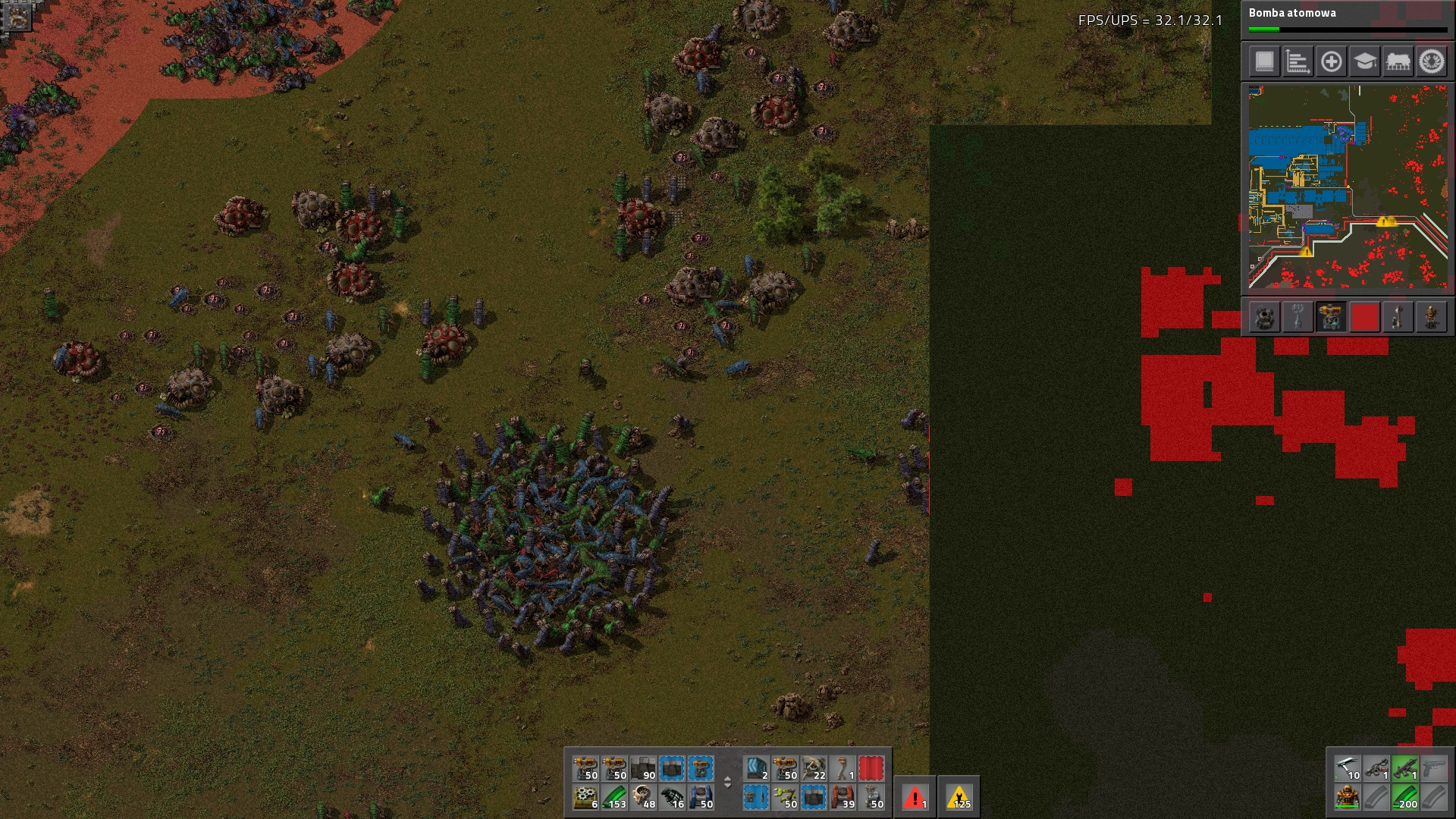Click the Bomba atomowa research progress panel
1456x819 pixels.
pyautogui.click(x=1348, y=20)
